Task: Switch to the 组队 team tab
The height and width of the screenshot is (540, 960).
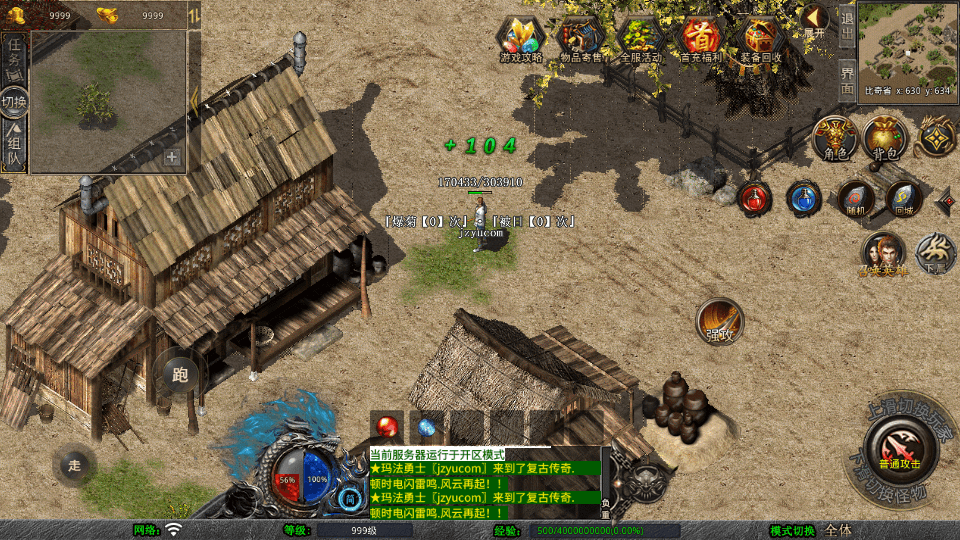Action: click(x=14, y=147)
